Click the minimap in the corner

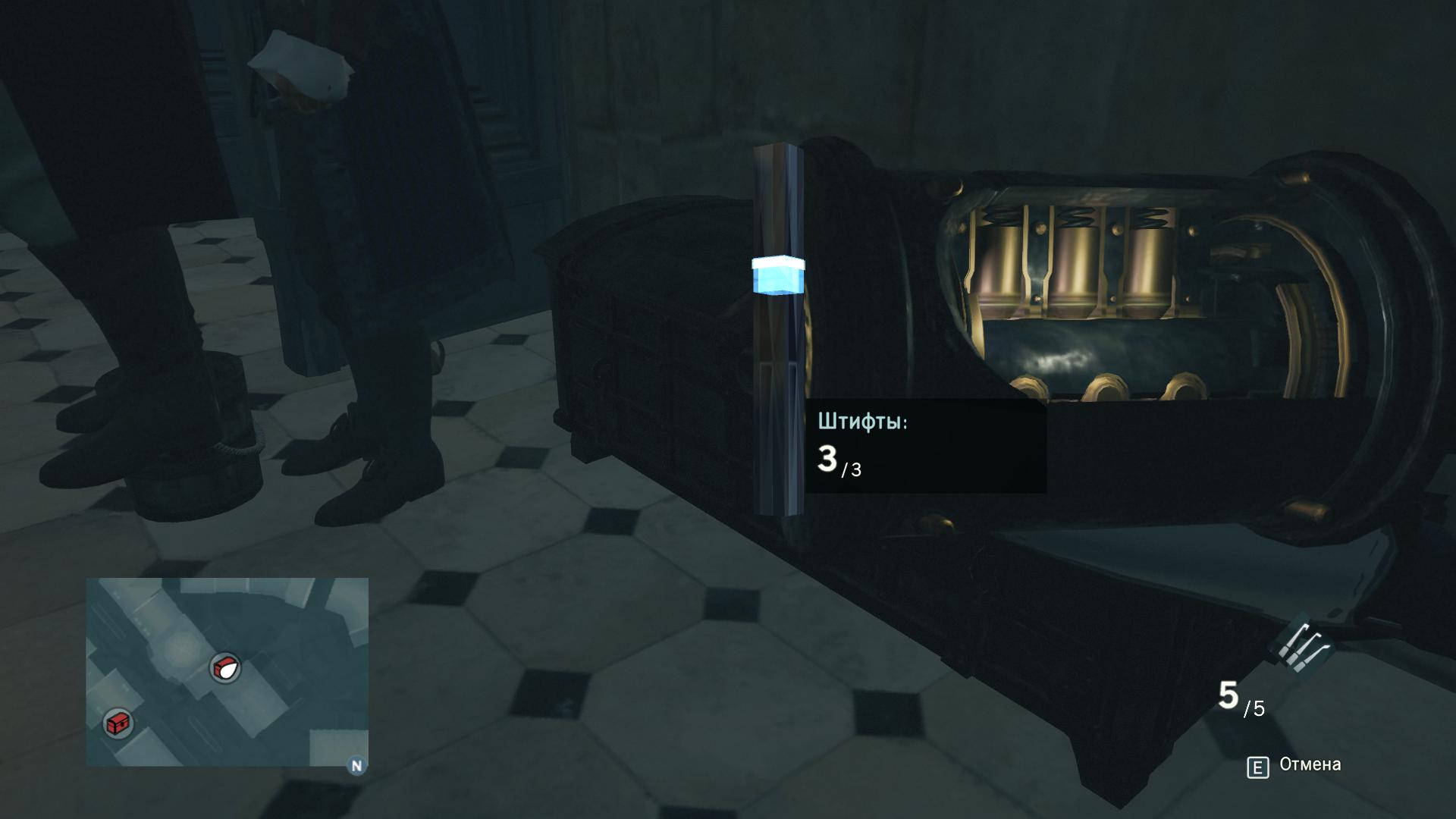tap(227, 671)
